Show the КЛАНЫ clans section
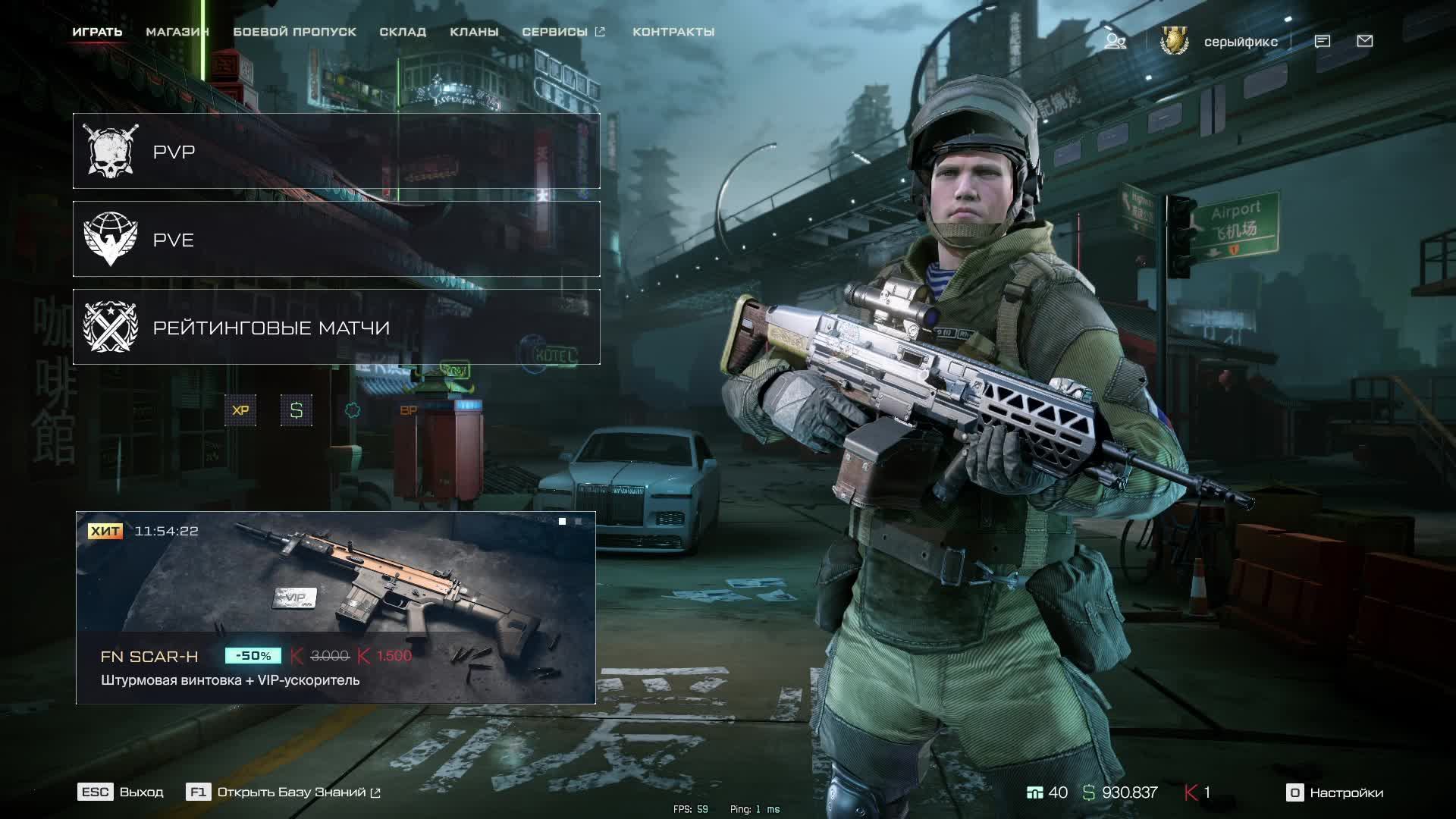Image resolution: width=1456 pixels, height=819 pixels. (474, 32)
